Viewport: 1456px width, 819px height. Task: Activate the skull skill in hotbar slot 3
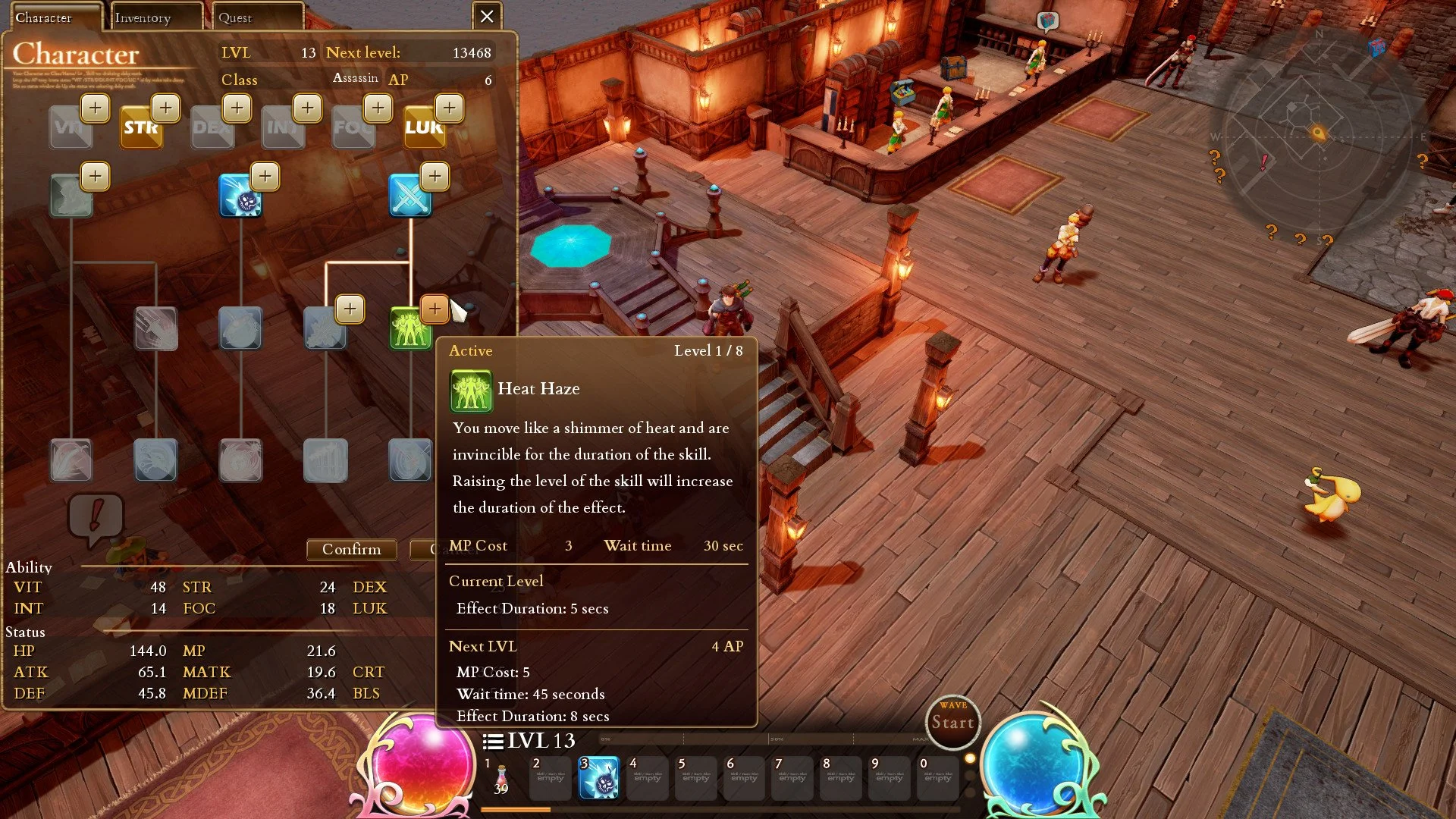click(598, 778)
